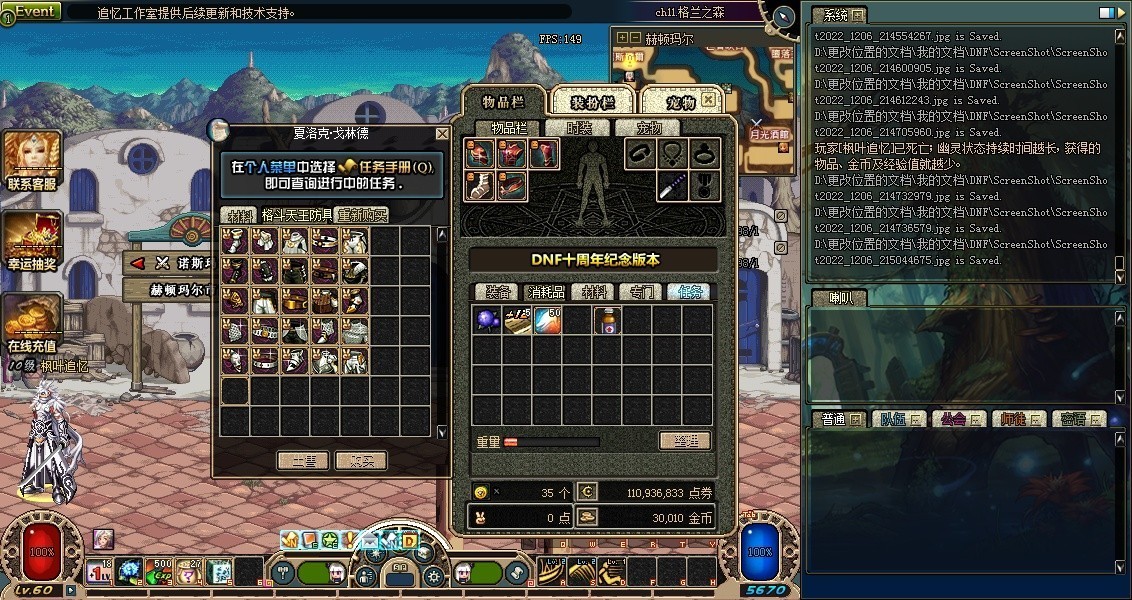This screenshot has width=1132, height=600.
Task: Select the potion bottle item in inventory
Action: [x=607, y=321]
